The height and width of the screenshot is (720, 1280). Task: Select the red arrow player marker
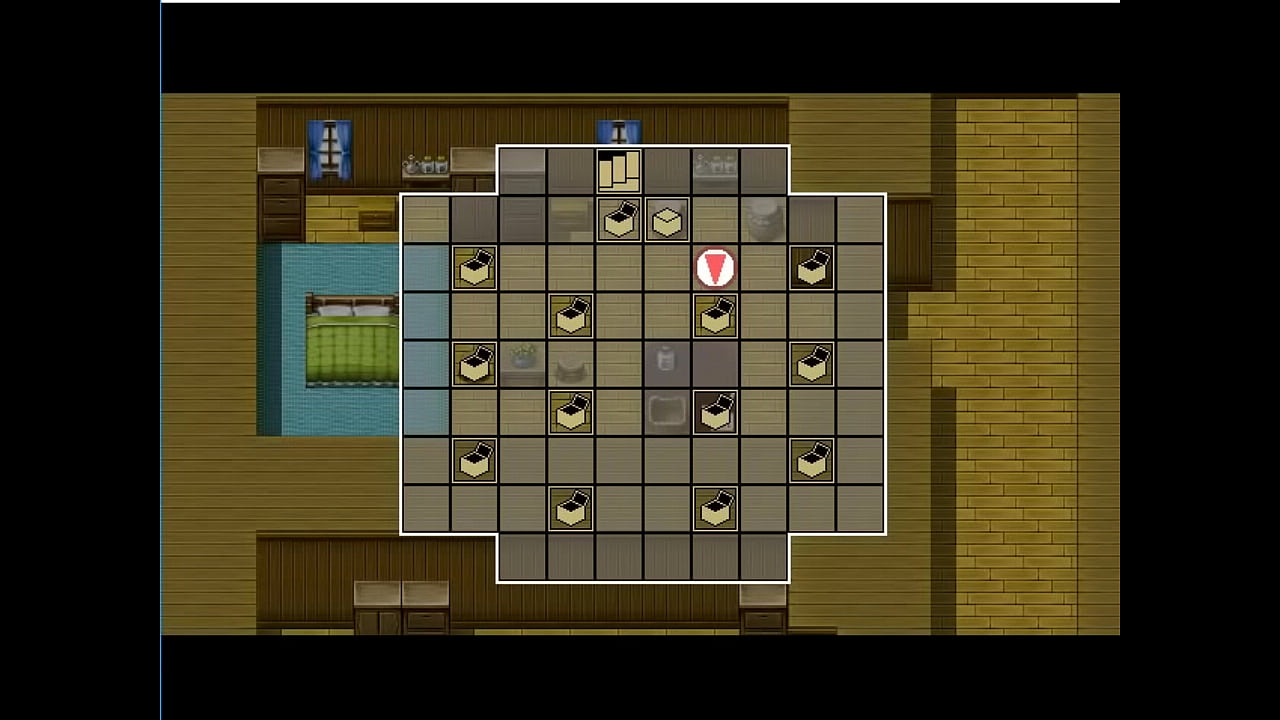coord(715,268)
